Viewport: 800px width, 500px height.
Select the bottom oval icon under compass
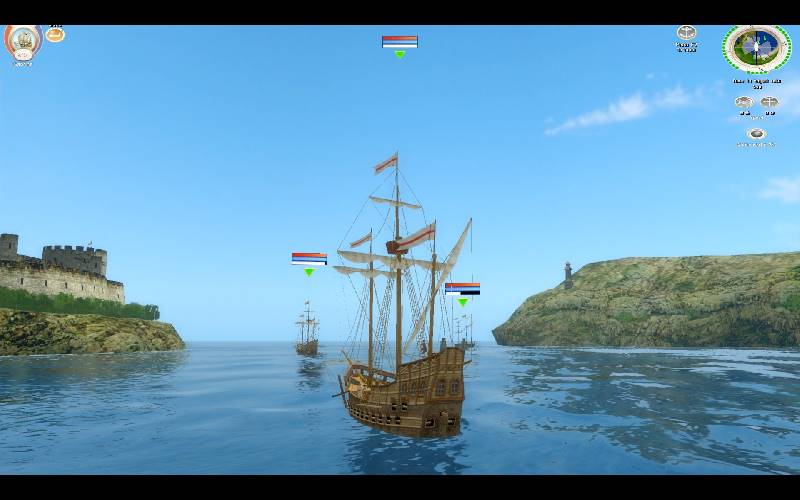click(x=756, y=134)
